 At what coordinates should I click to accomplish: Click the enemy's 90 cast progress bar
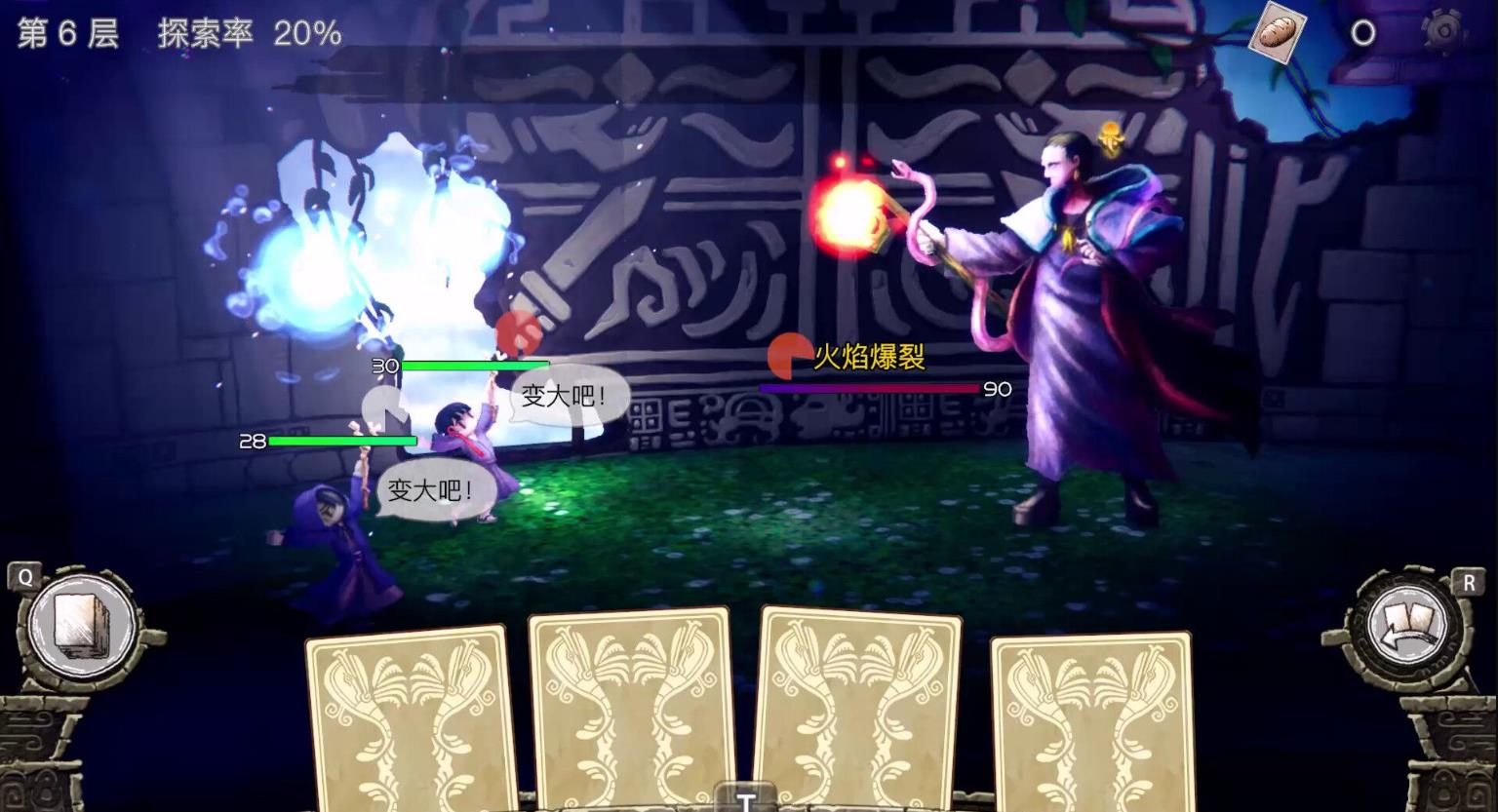point(868,389)
